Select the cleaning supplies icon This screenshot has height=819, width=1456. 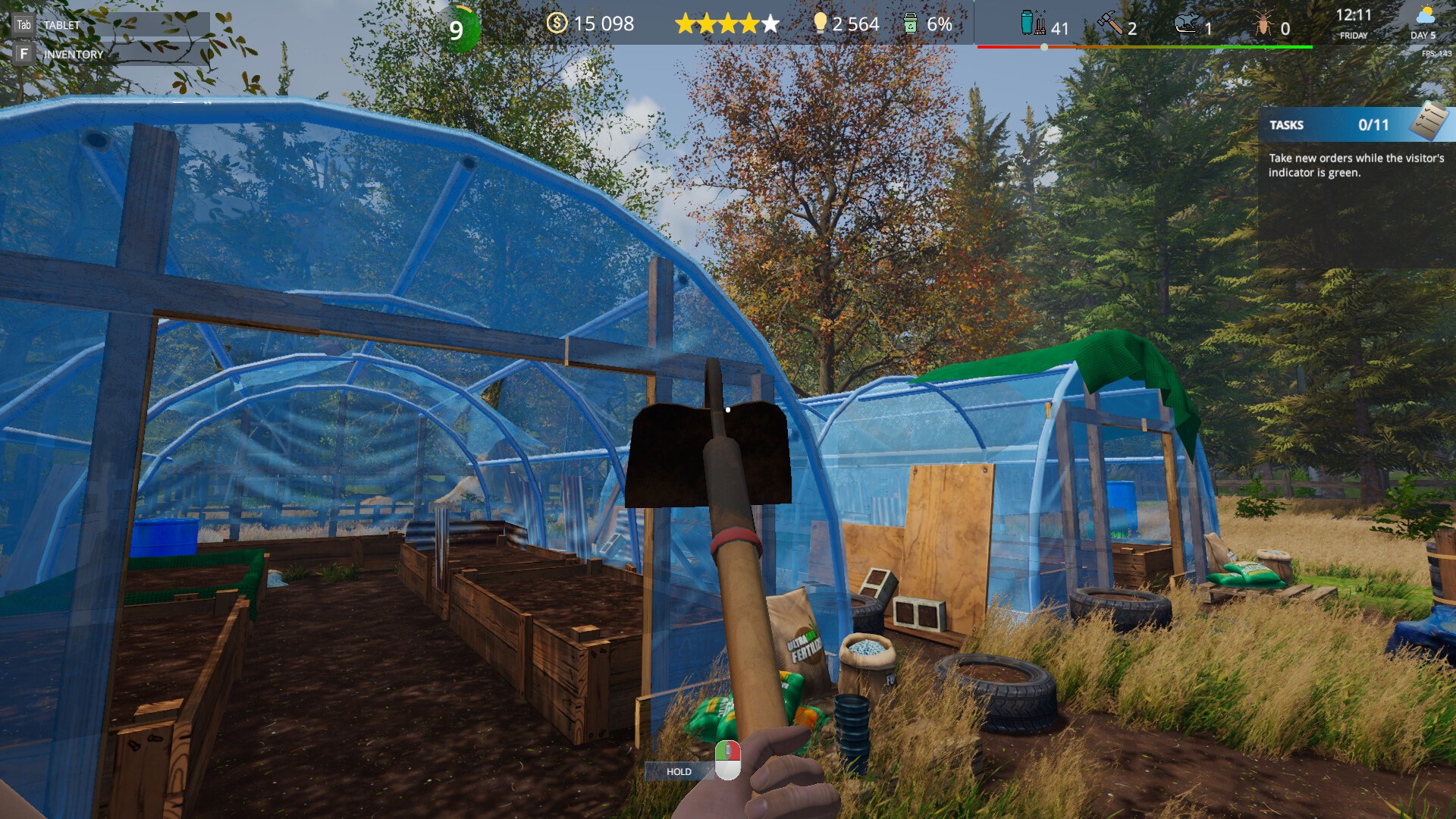(x=1032, y=24)
